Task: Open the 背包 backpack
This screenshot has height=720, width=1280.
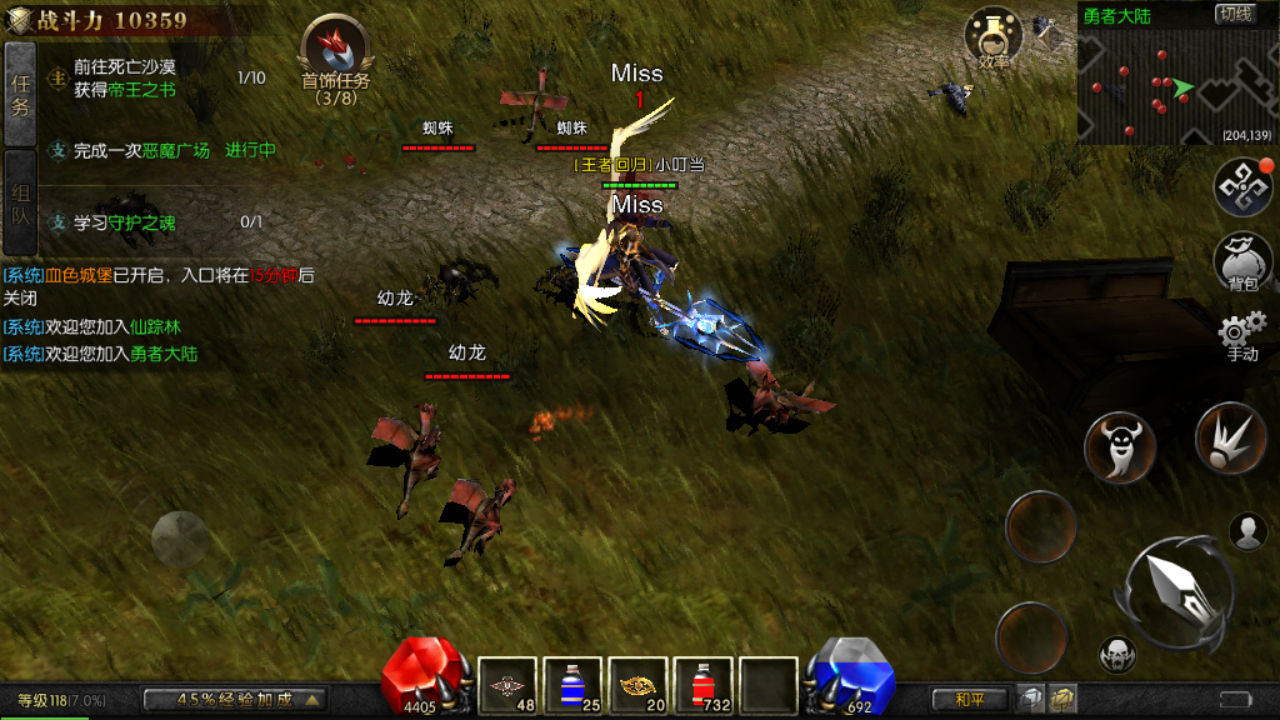Action: click(1242, 262)
